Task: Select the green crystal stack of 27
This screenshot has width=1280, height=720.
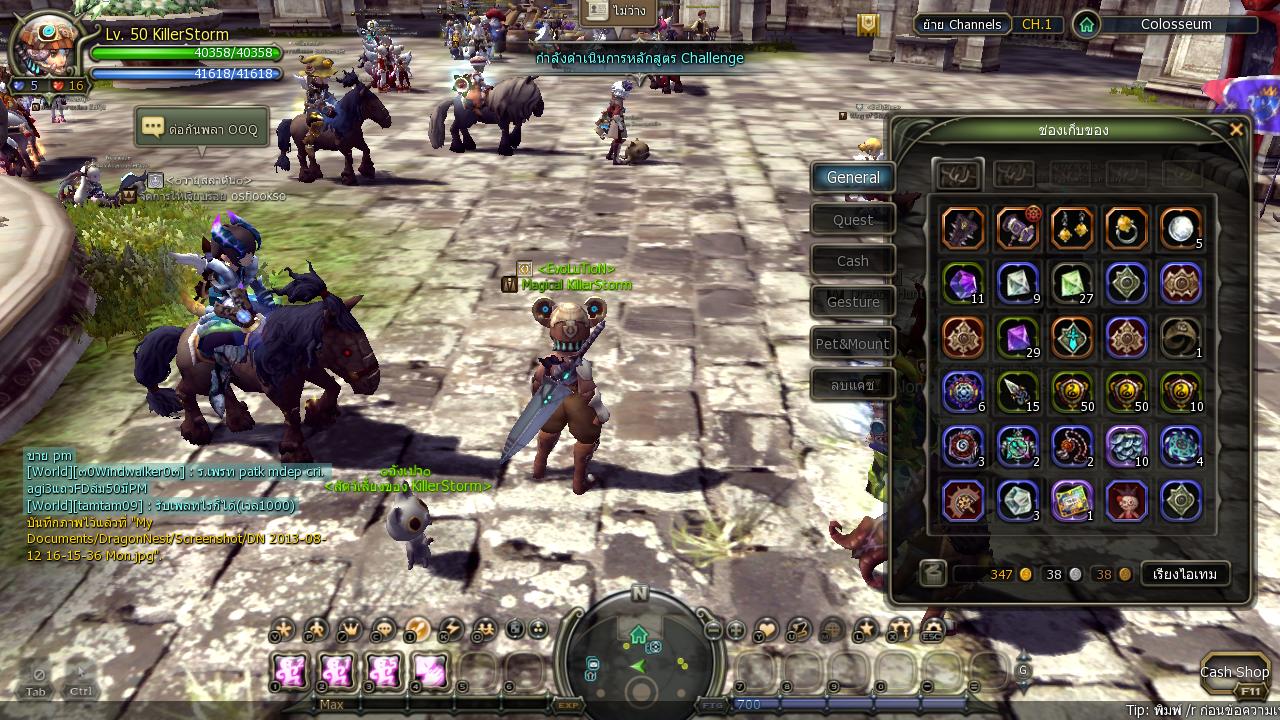Action: [x=1072, y=284]
